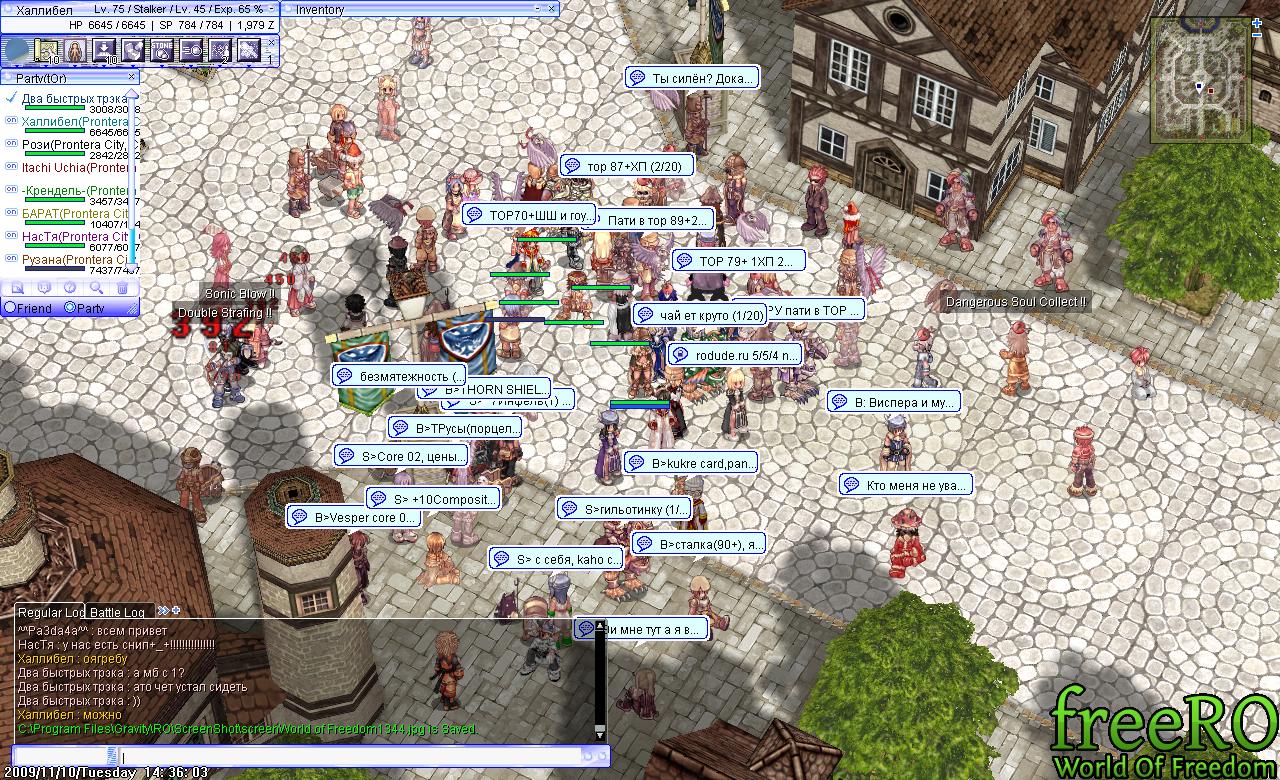Click the Prontera minimap
This screenshot has width=1280, height=780.
[x=1198, y=82]
